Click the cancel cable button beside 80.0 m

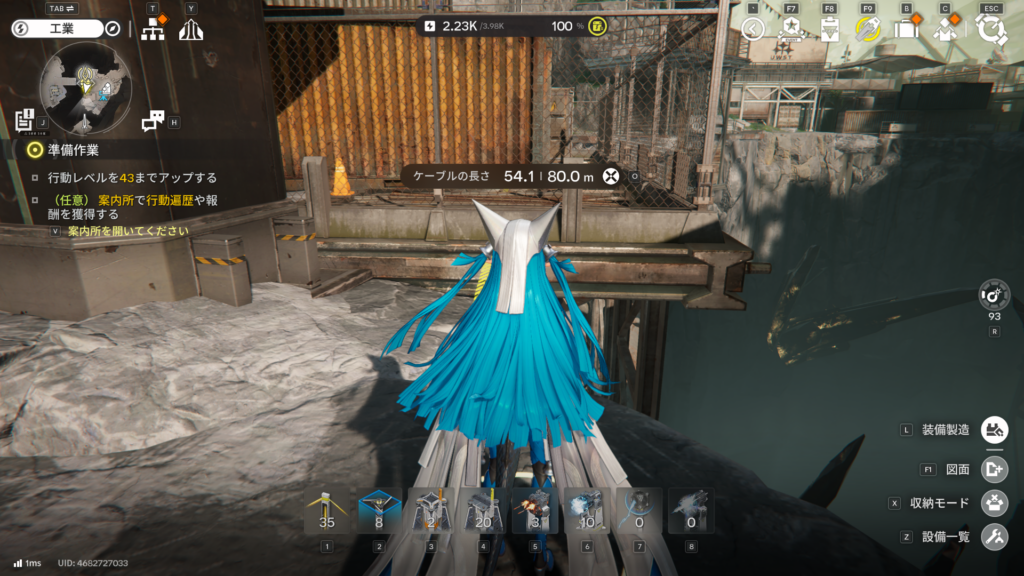tap(610, 176)
